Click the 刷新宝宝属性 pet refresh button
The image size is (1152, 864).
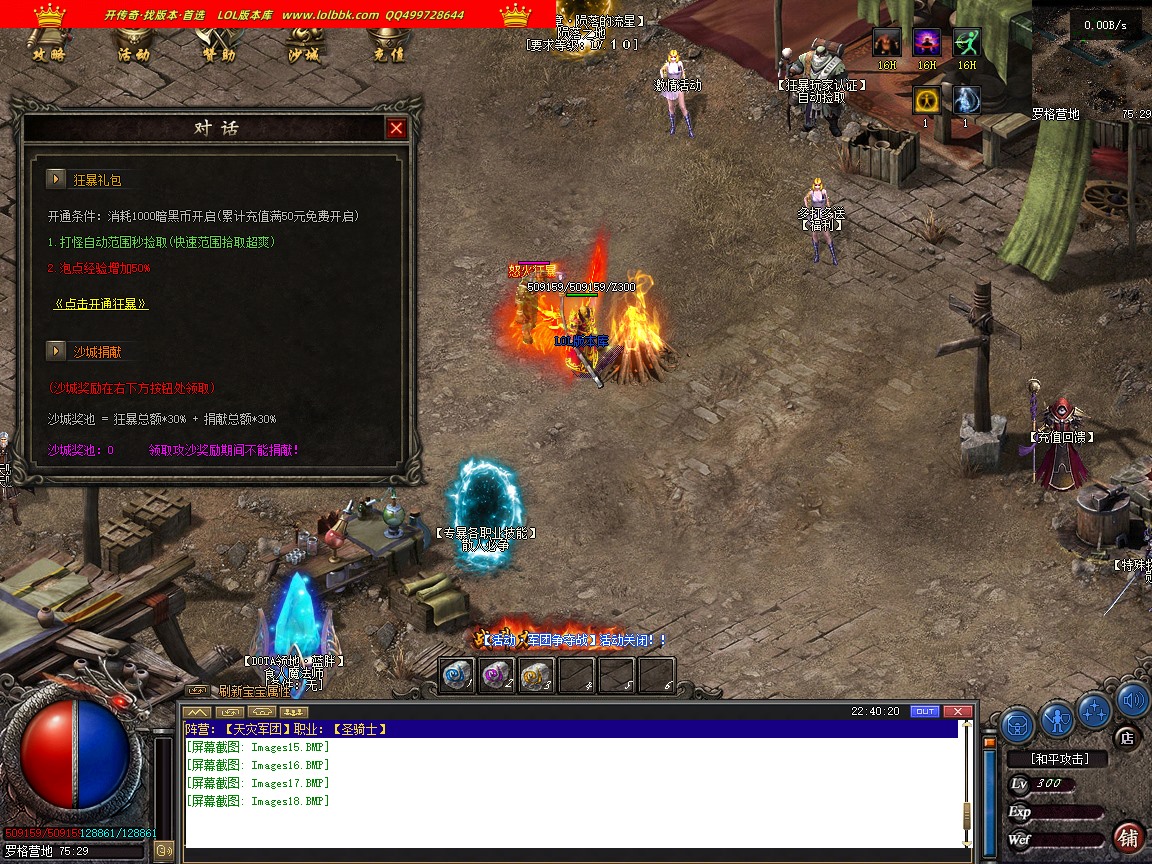(x=254, y=691)
